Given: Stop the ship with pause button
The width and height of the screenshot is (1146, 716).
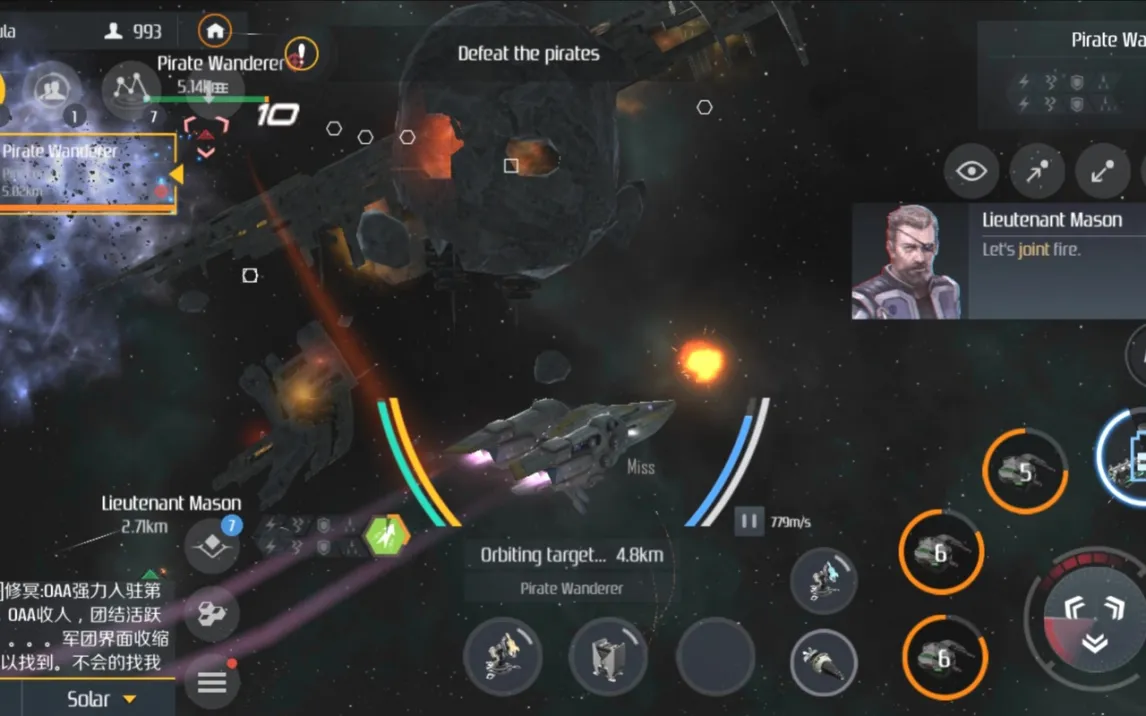Looking at the screenshot, I should 747,520.
